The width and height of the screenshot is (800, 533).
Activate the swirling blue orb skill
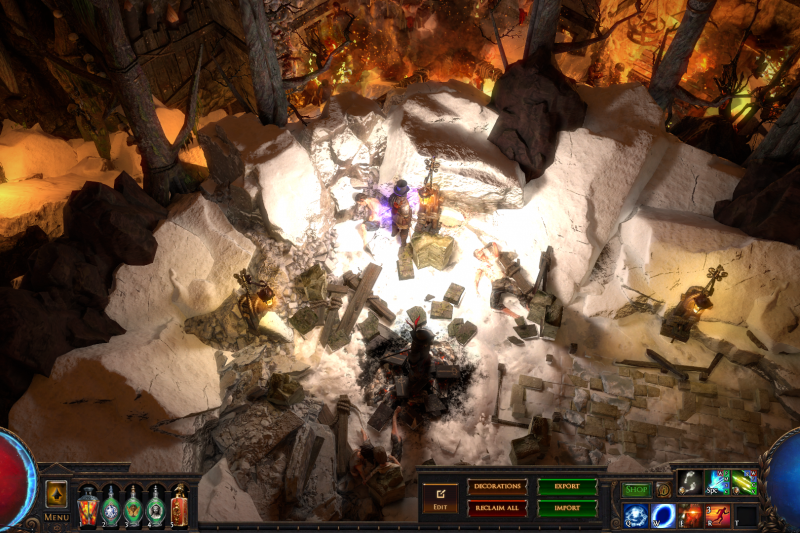[x=636, y=515]
